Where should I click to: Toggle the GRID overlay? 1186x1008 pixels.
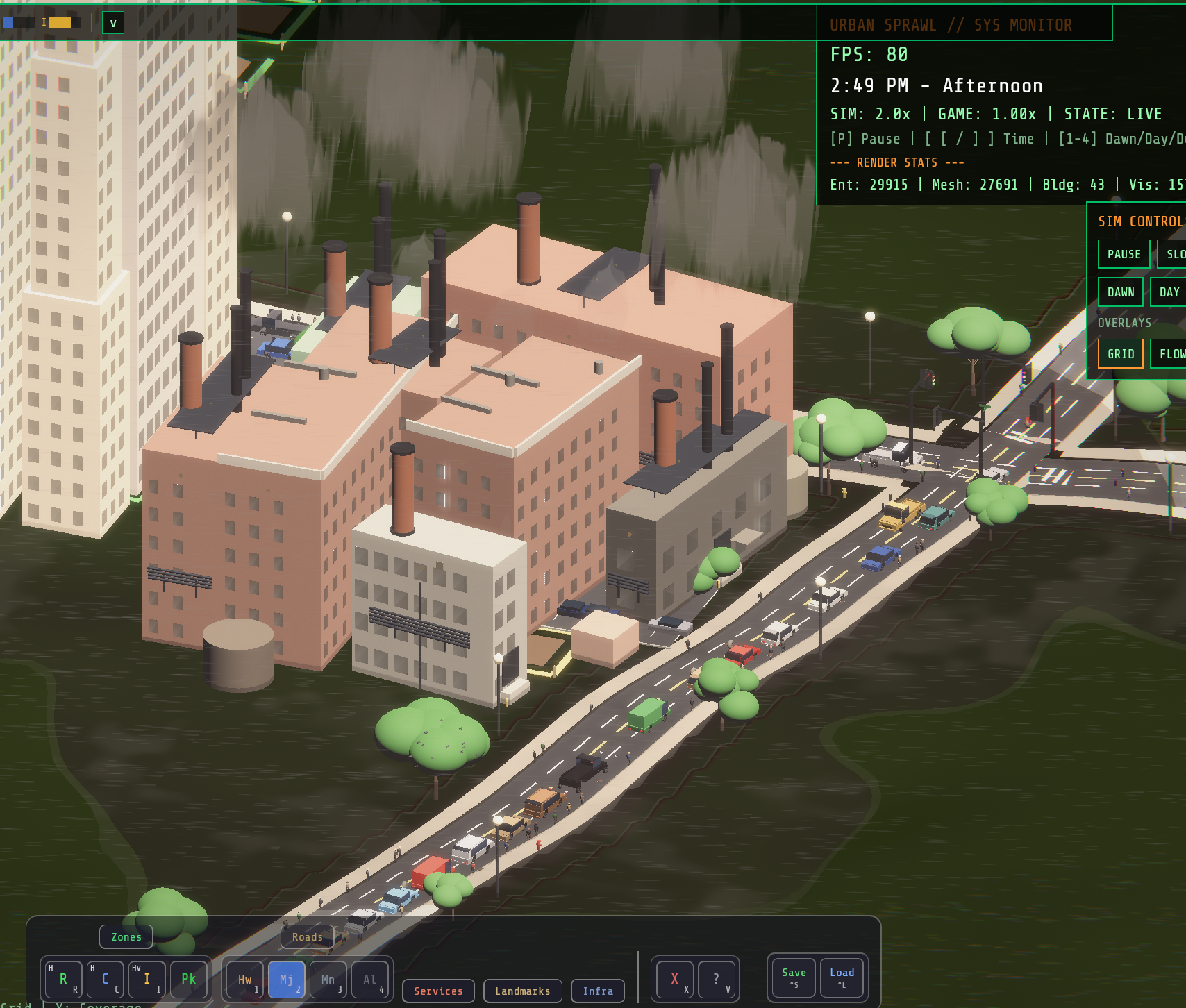tap(1120, 353)
